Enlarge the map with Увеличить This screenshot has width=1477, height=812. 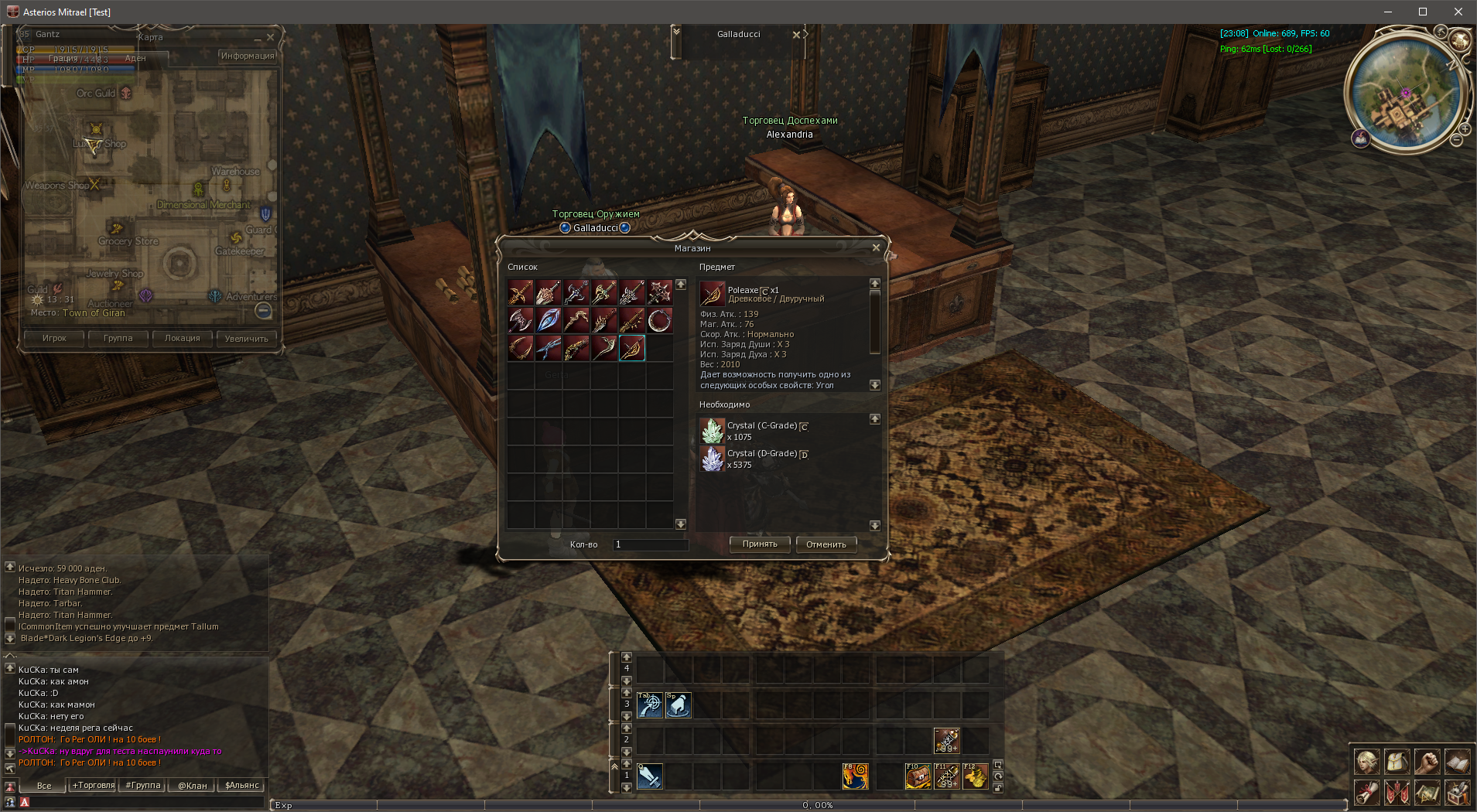click(x=246, y=338)
